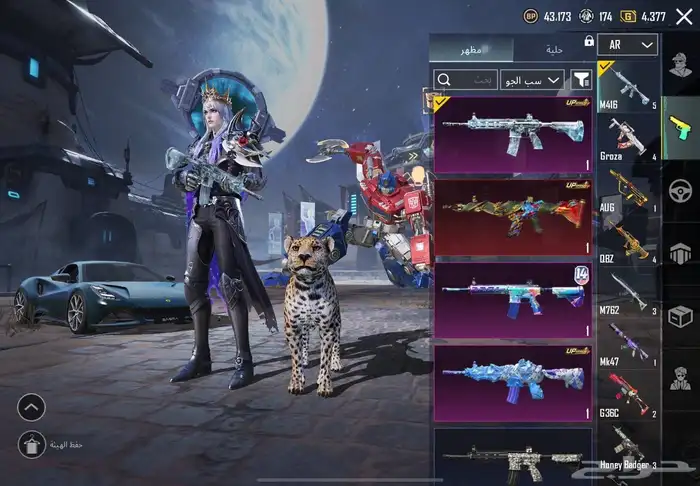Choose the Mk47 weapon entry

pyautogui.click(x=629, y=343)
